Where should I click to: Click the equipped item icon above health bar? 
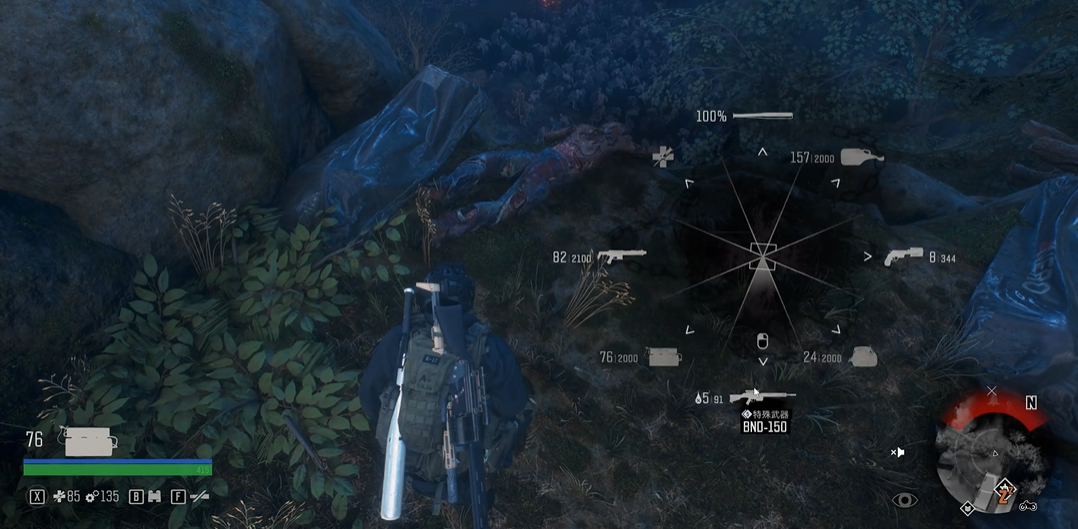90,441
